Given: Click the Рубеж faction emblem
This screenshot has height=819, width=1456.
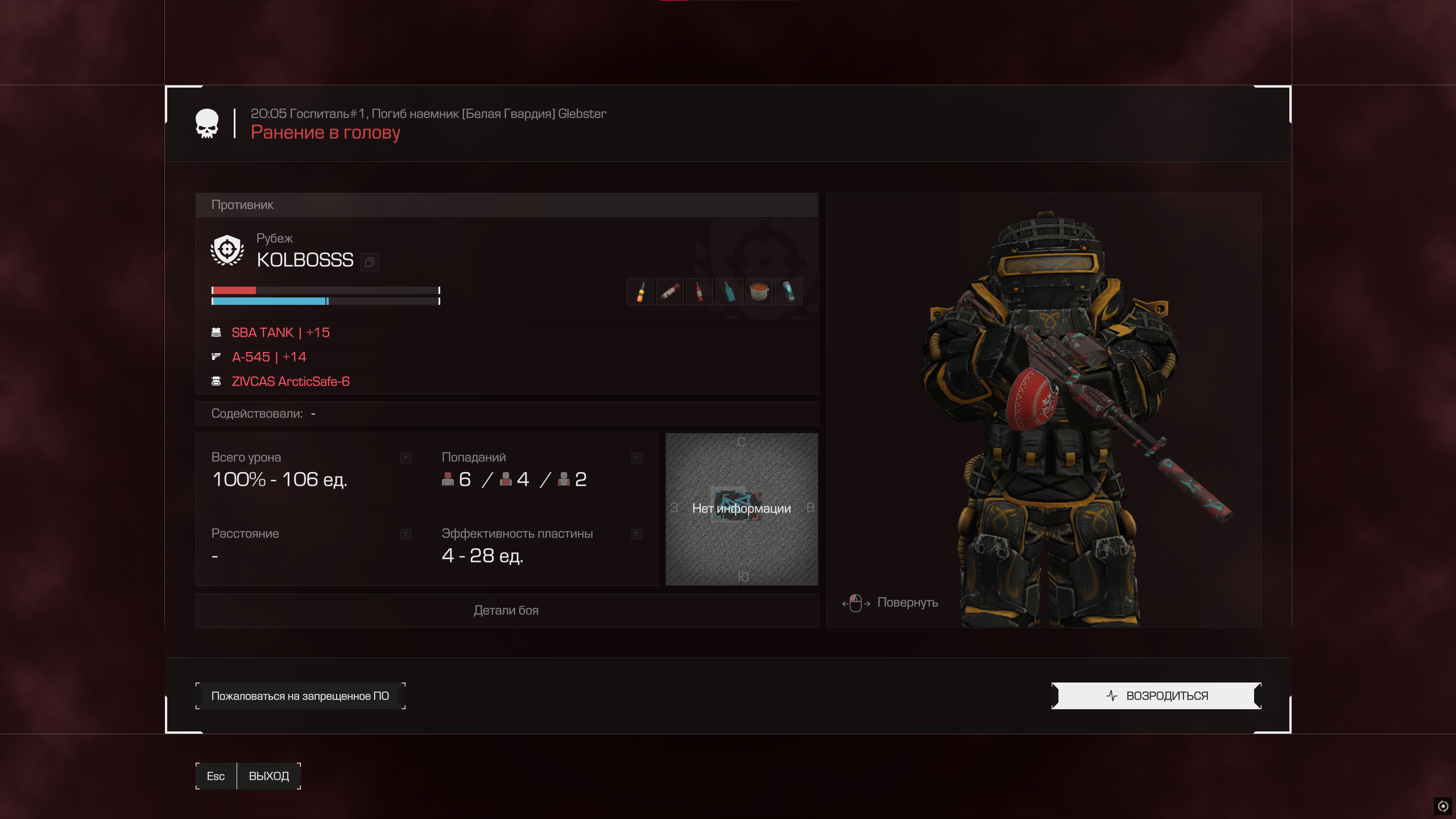Looking at the screenshot, I should click(x=227, y=250).
